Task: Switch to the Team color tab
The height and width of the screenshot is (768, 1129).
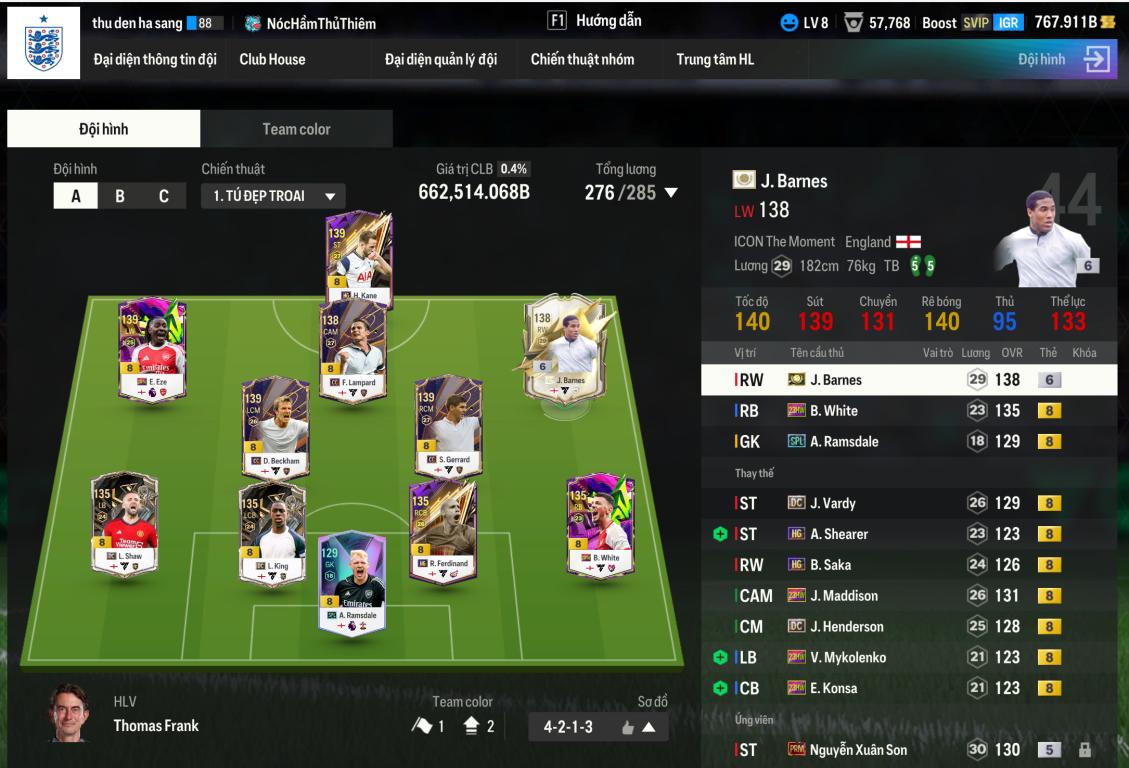Action: (x=296, y=129)
